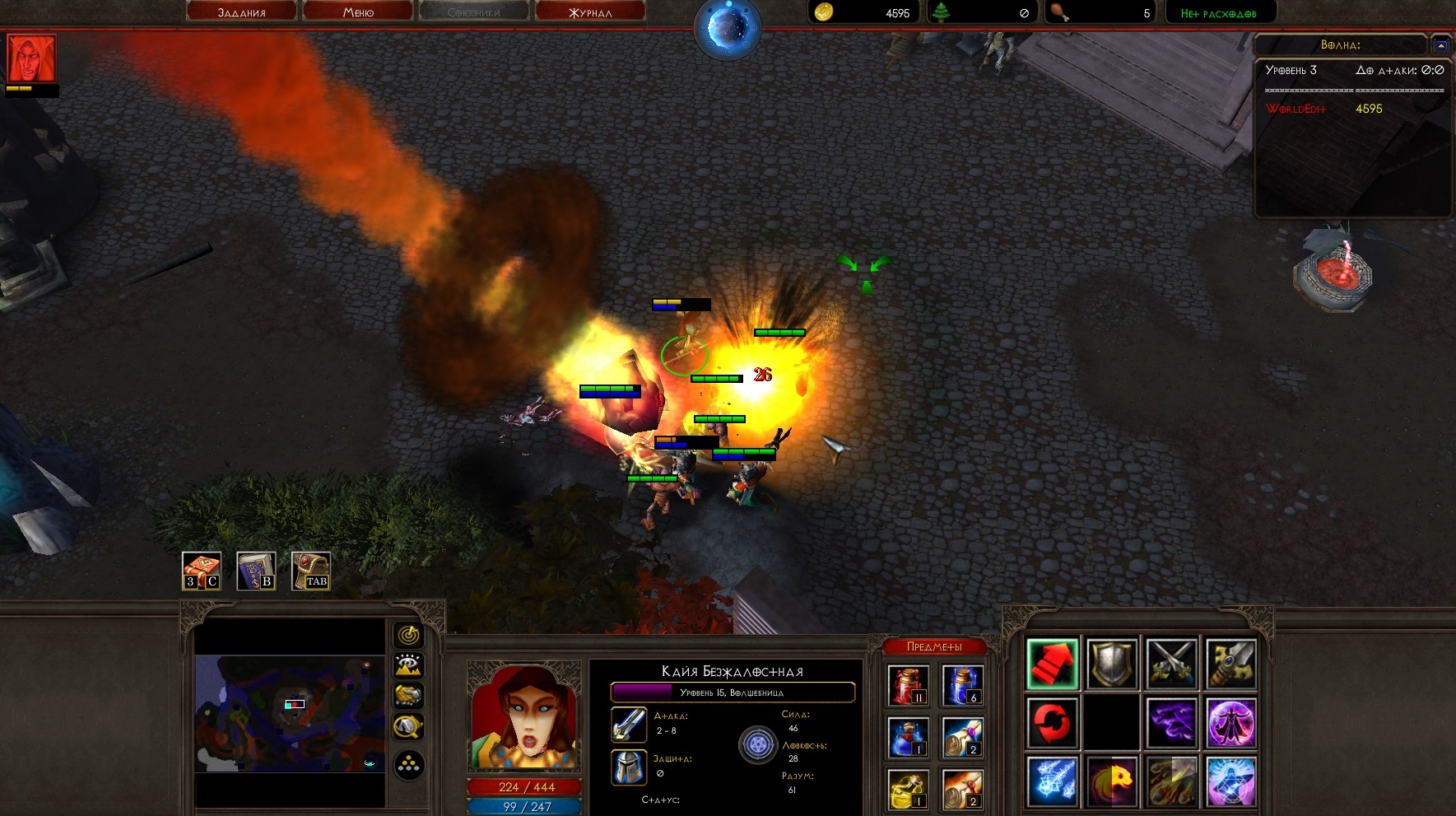Use the scroll with red seal
The image size is (1456, 816).
click(962, 789)
